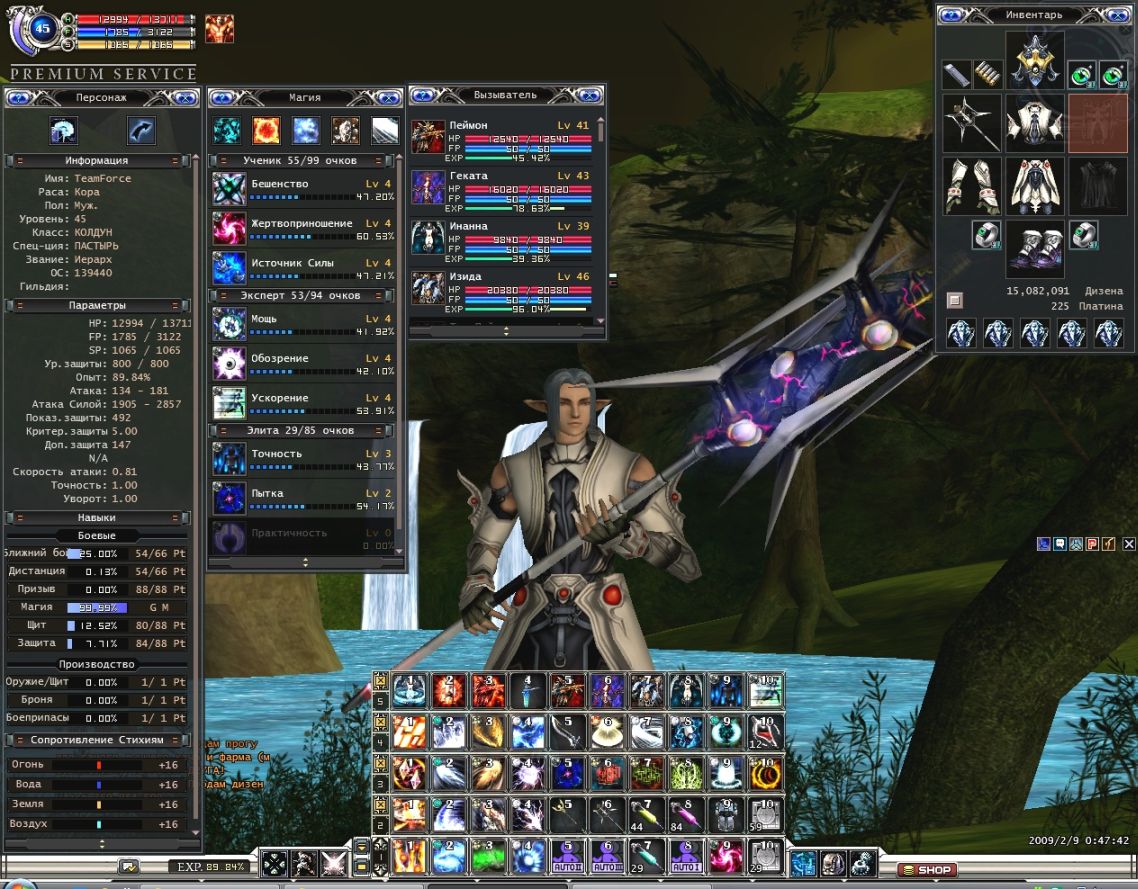Close the Магия magic panel
Screen dimensions: 1138x889
385,97
